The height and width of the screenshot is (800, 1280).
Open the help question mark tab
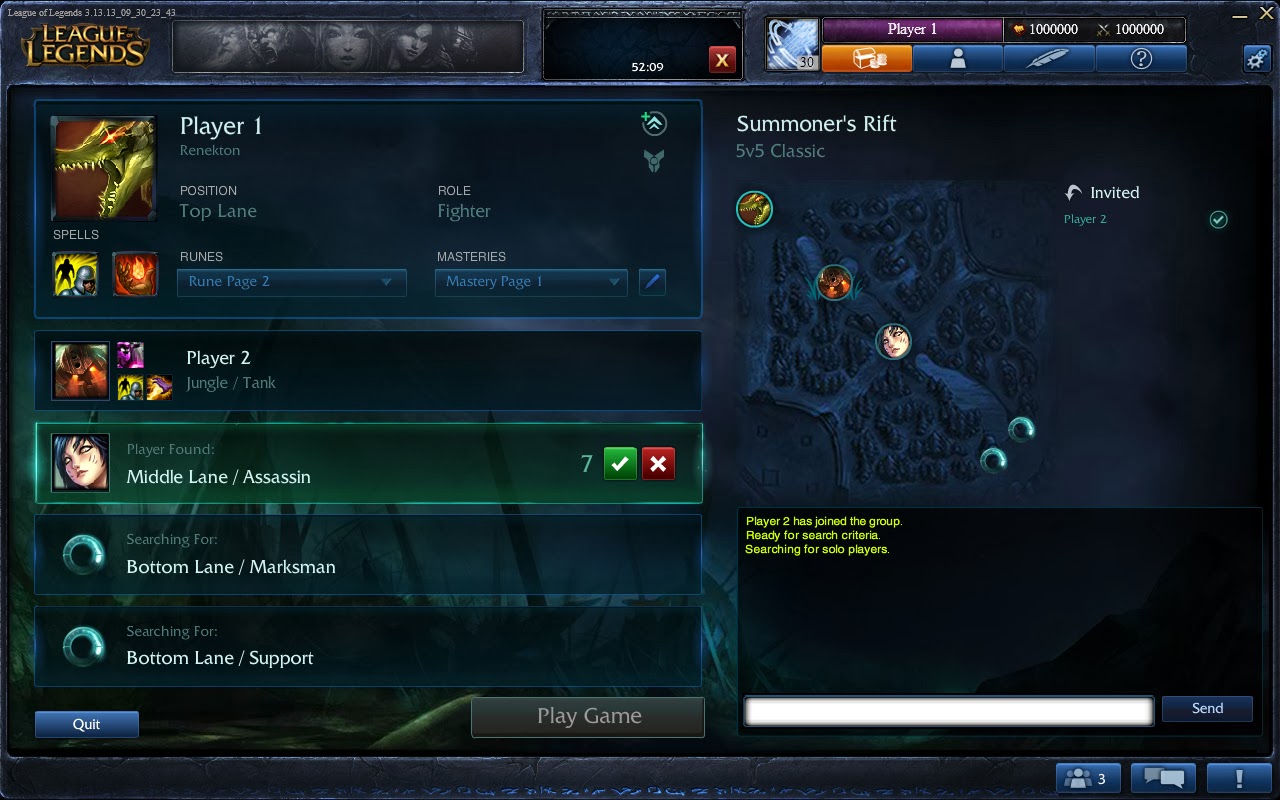[x=1141, y=59]
